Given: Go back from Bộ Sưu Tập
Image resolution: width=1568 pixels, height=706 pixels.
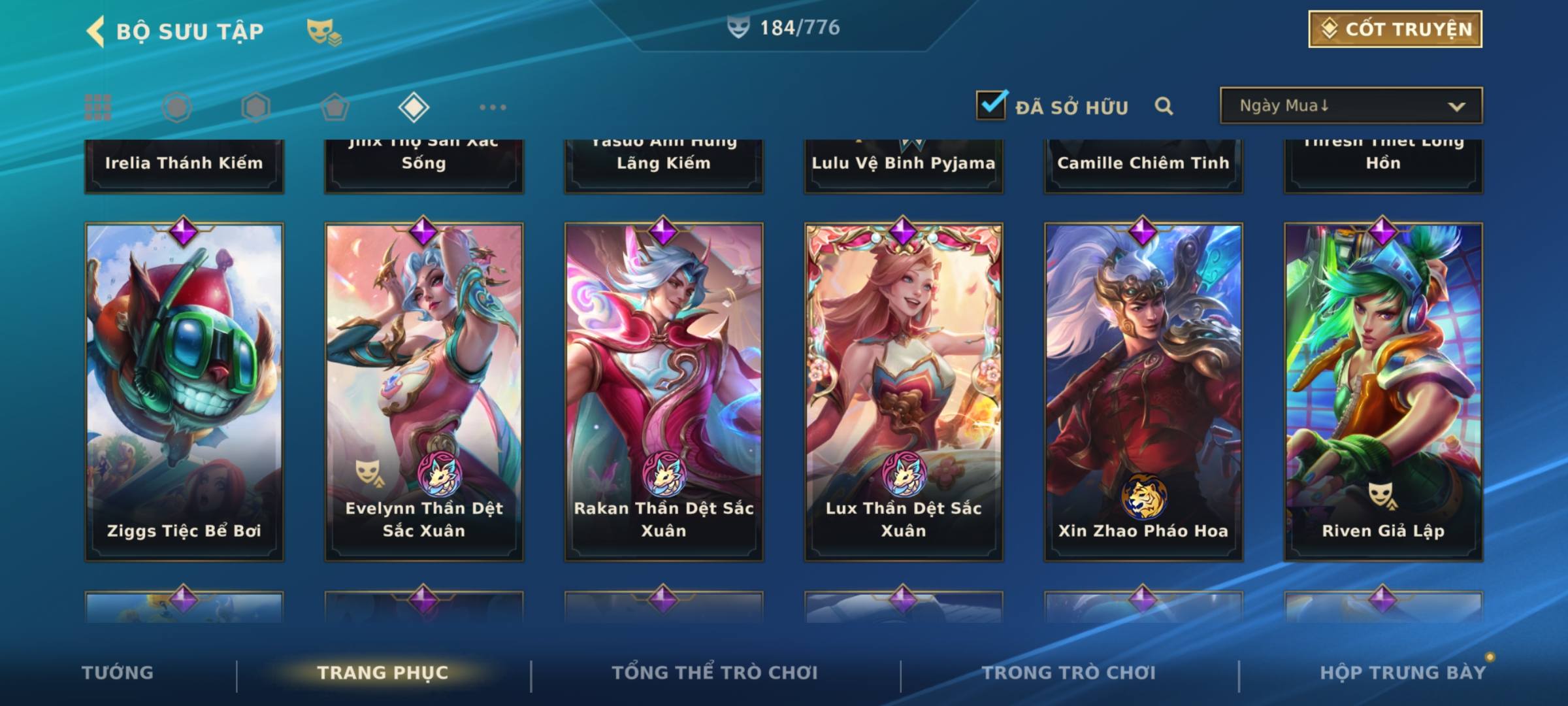Looking at the screenshot, I should click(x=97, y=31).
